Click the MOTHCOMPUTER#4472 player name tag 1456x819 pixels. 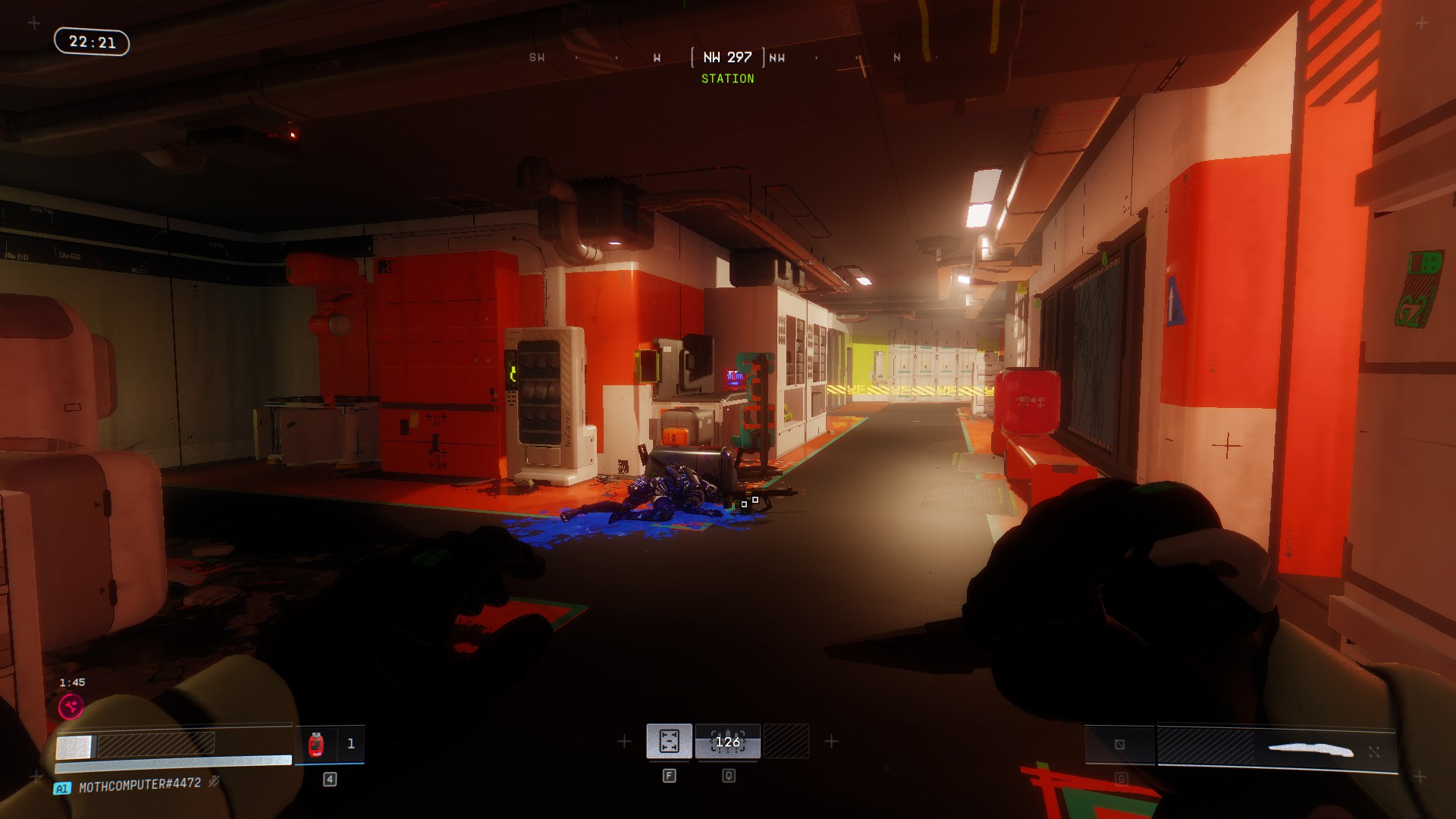[x=140, y=784]
